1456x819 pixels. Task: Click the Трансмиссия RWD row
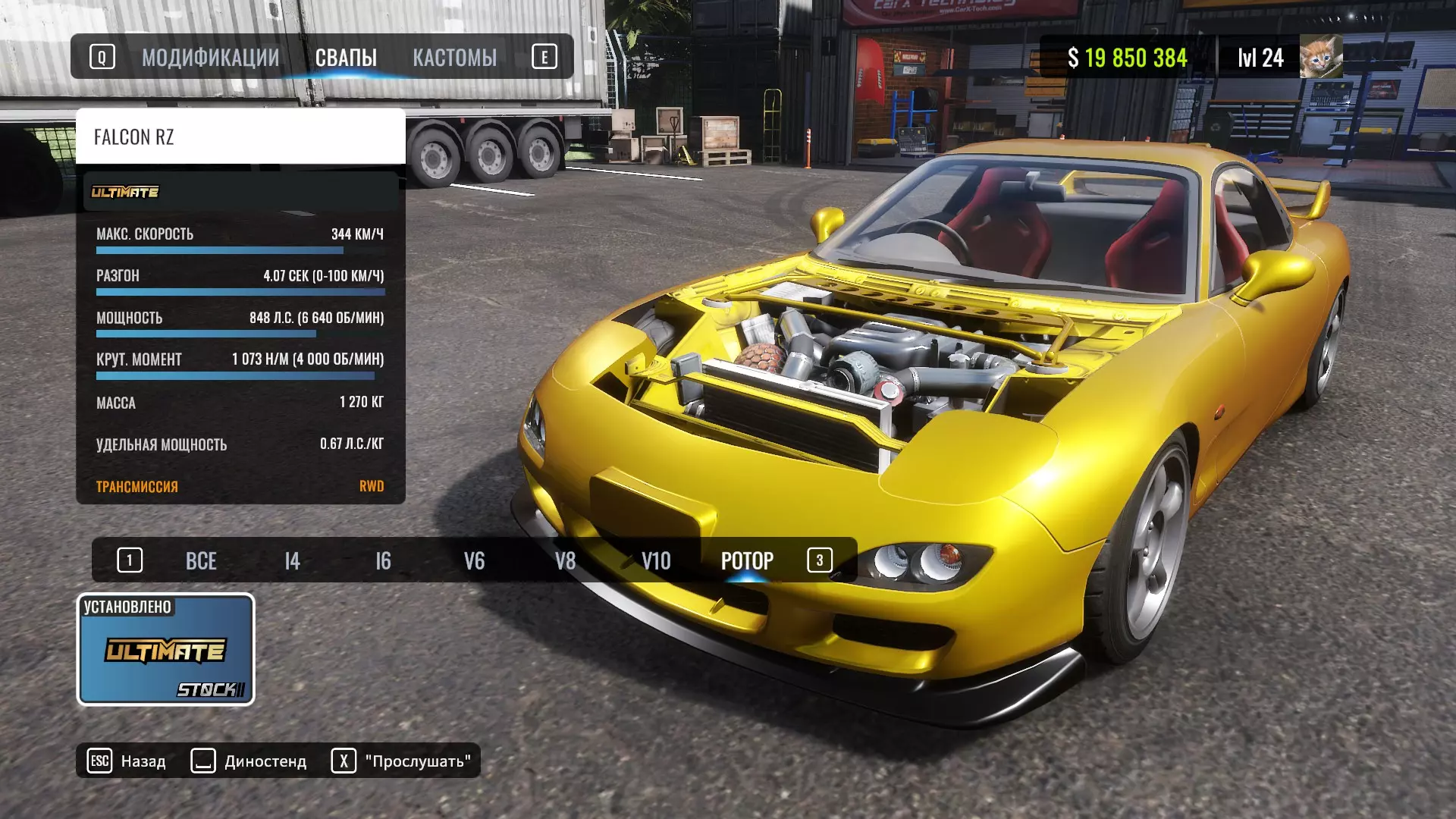[x=240, y=487]
